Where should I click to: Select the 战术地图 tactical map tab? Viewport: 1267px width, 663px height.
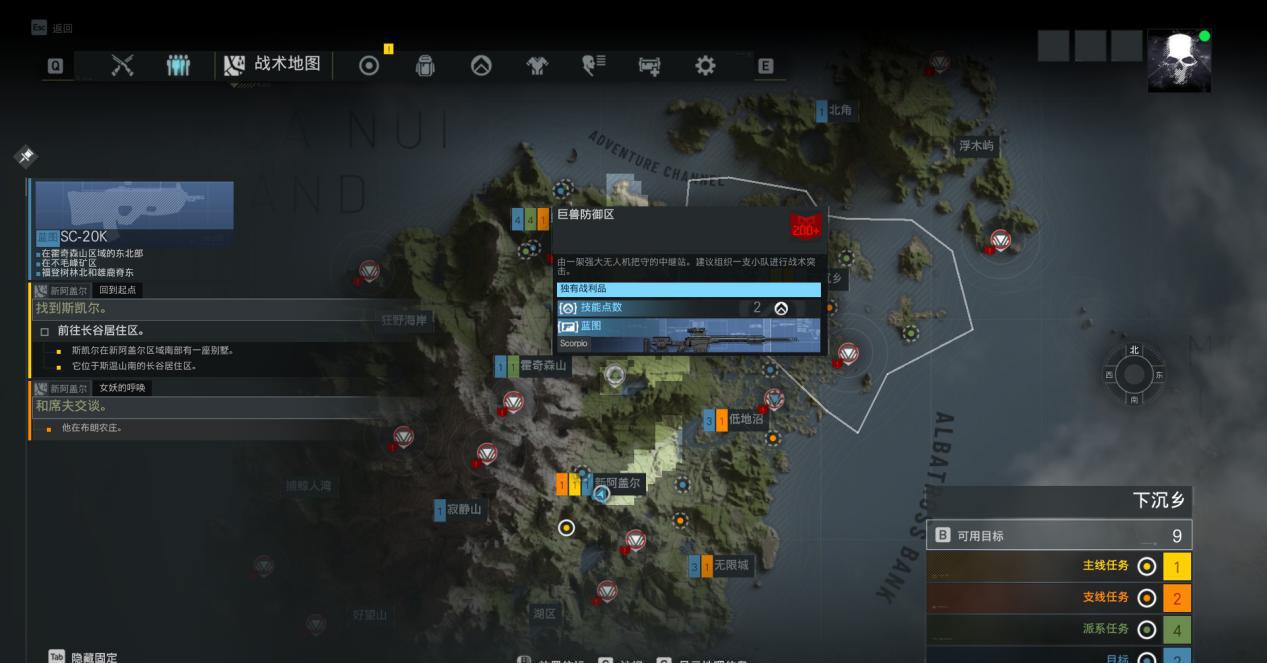[274, 65]
